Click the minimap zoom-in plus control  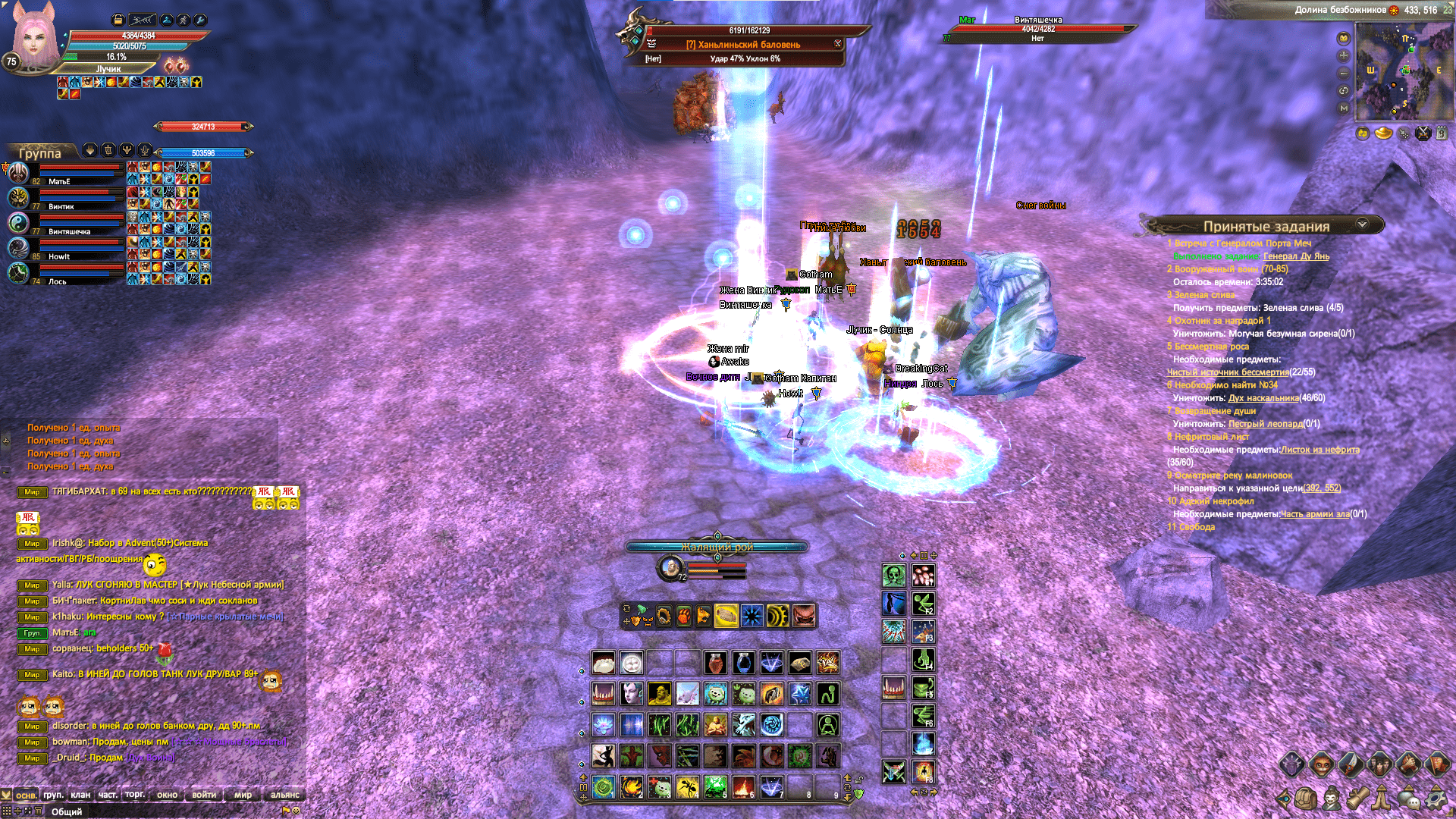point(1344,55)
